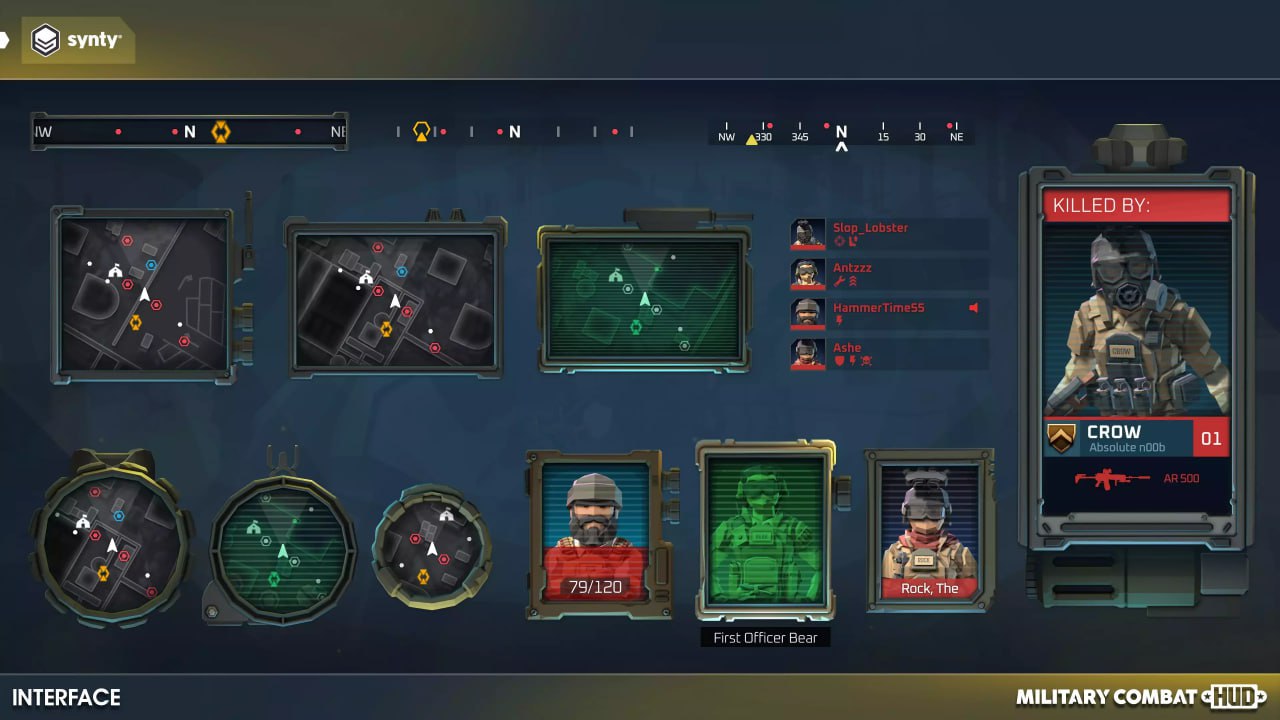Expand the yellow compass marker on the top bar
The image size is (1280, 720).
tap(221, 131)
